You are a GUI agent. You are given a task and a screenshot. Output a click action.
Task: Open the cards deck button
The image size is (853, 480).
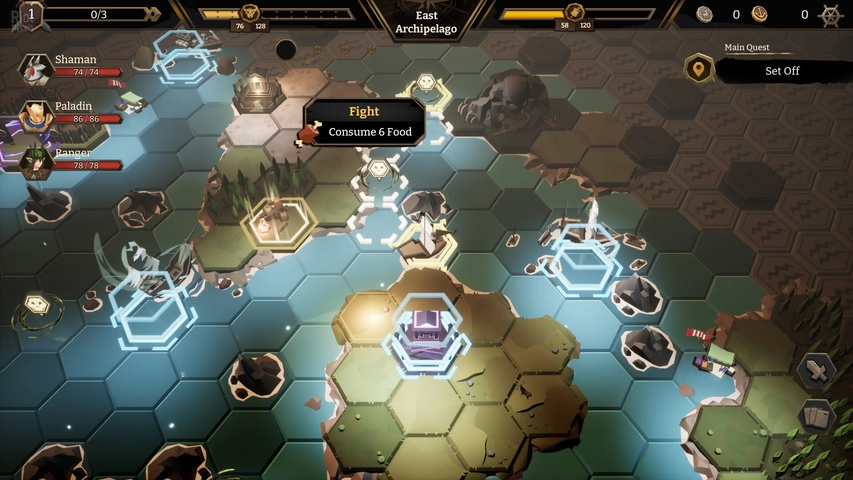point(816,417)
